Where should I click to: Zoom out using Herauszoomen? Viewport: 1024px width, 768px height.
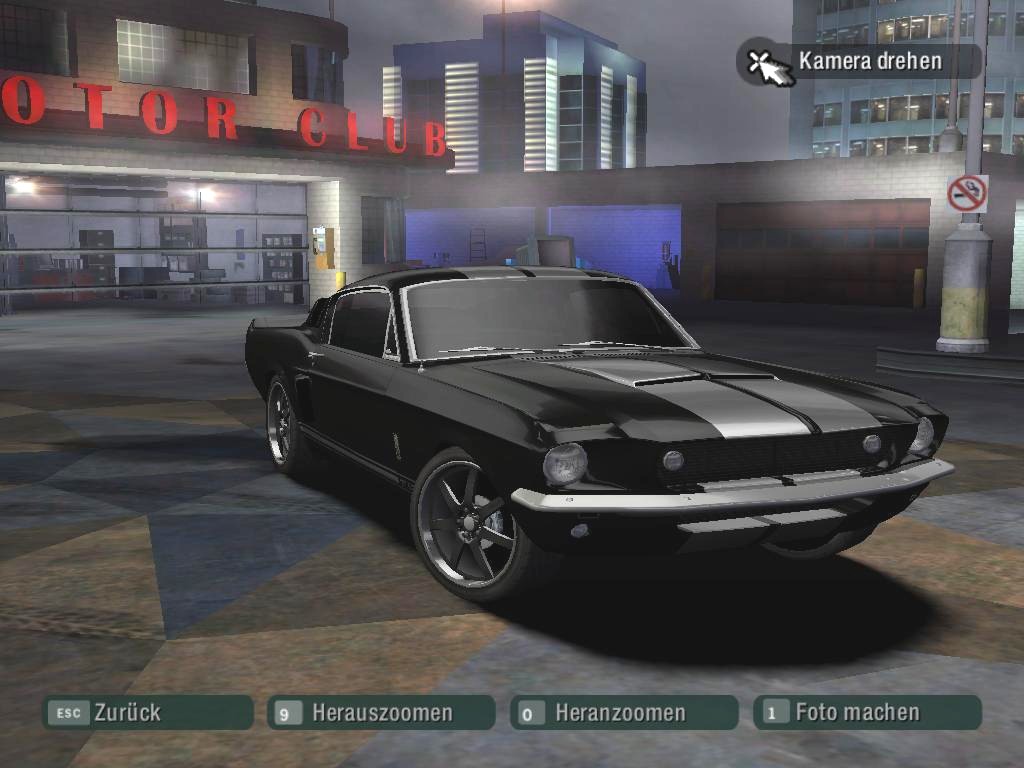point(381,713)
